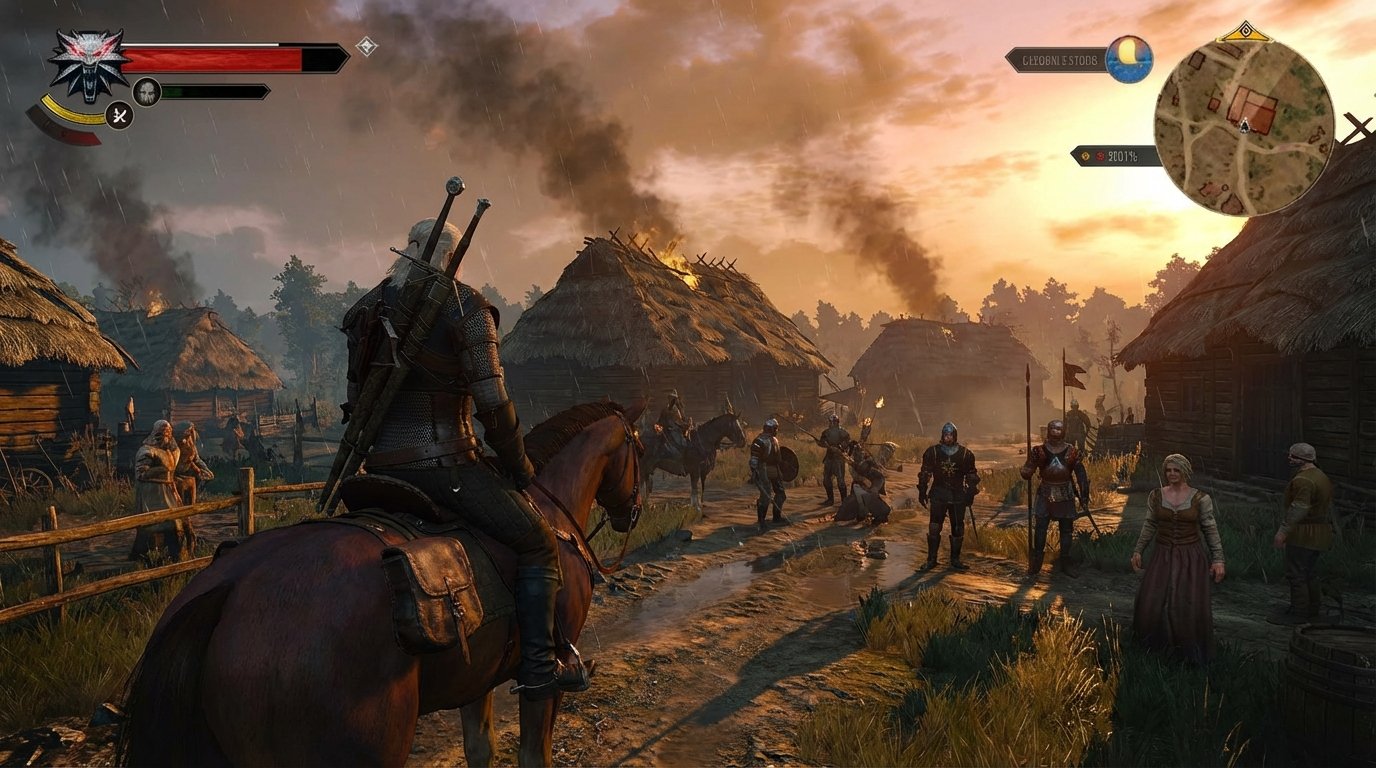Screen dimensions: 1376x768
Task: Click the diamond indicator beside the health bar
Action: tap(366, 48)
